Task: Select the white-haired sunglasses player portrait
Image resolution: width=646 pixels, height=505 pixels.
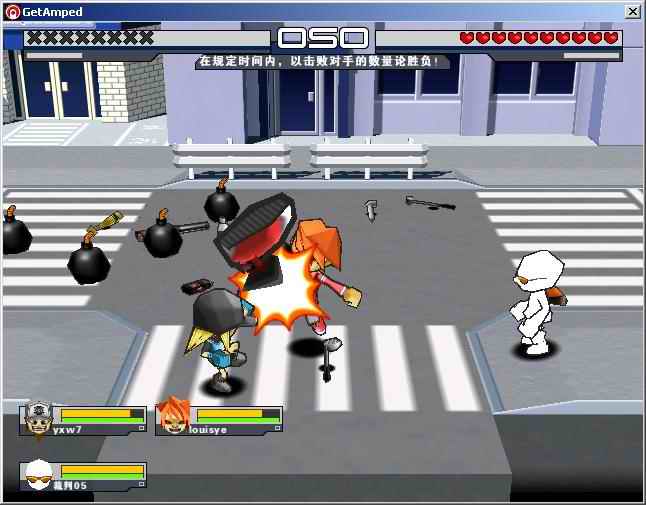Action: (x=39, y=474)
